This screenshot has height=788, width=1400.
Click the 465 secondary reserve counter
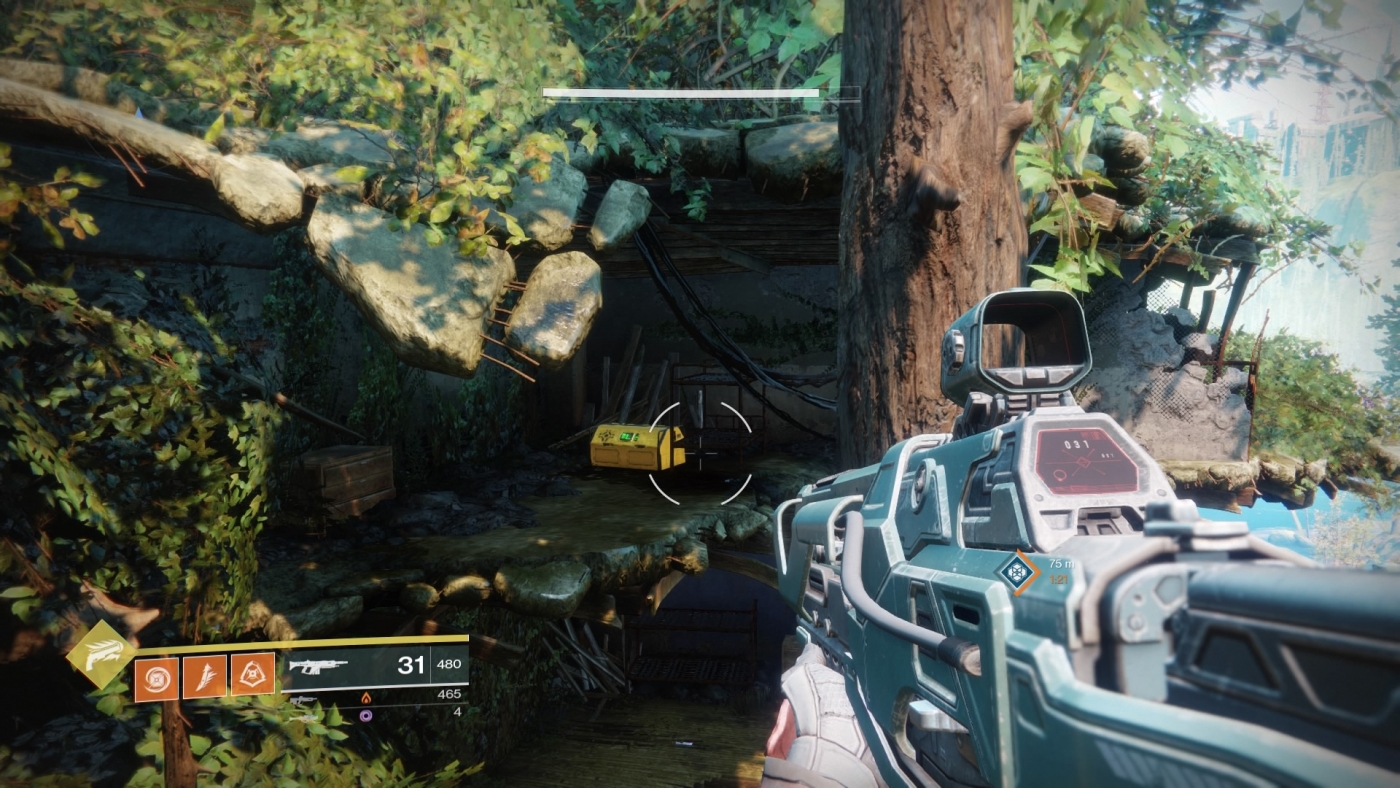click(x=449, y=693)
